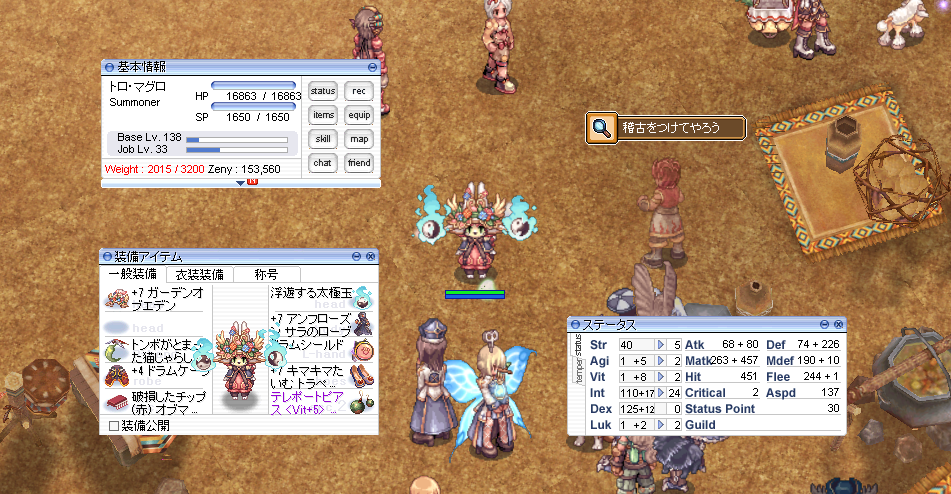Close the 装備アイテム equipment window
The image size is (951, 494).
coord(370,257)
